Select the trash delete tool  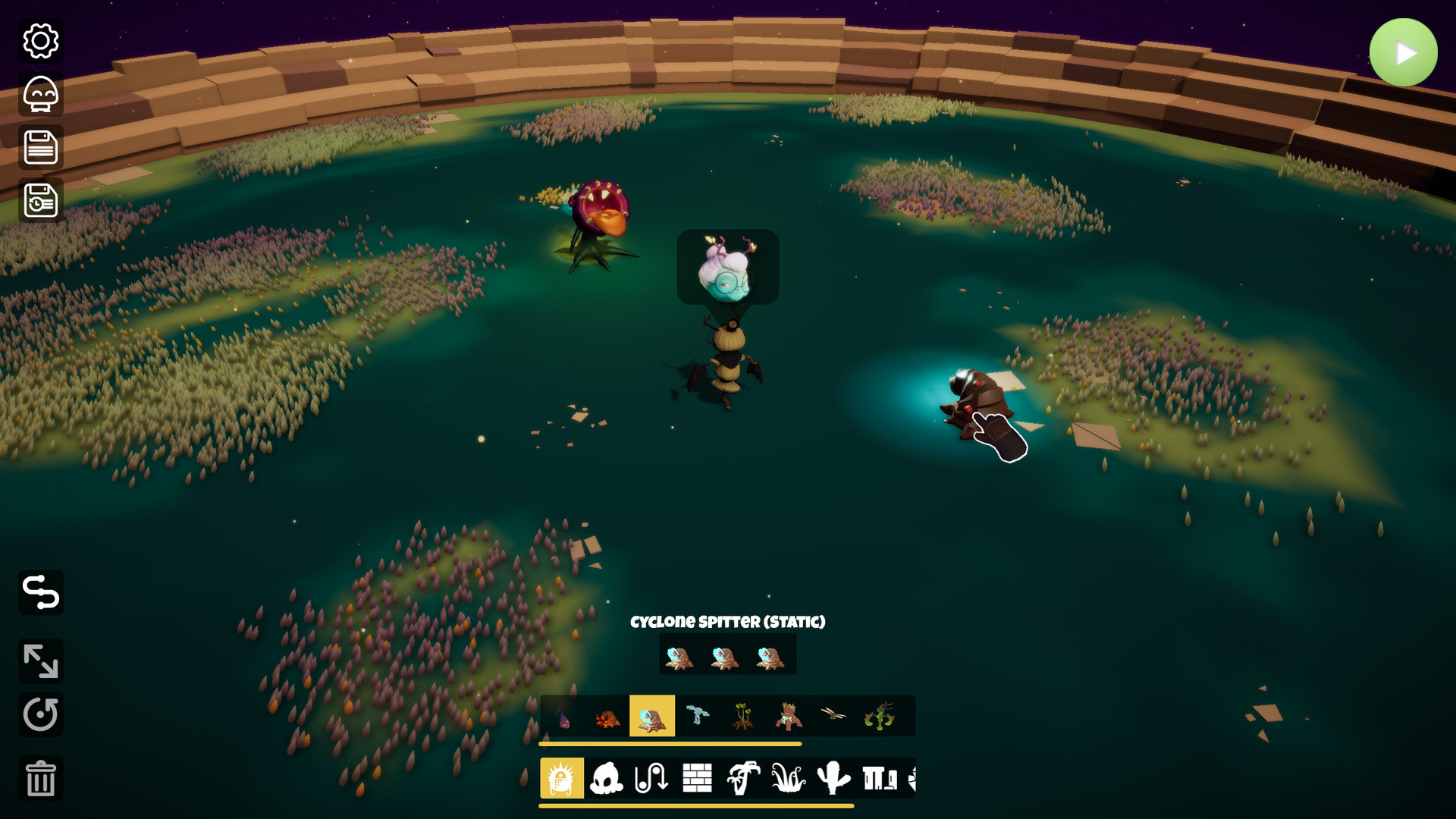coord(40,777)
